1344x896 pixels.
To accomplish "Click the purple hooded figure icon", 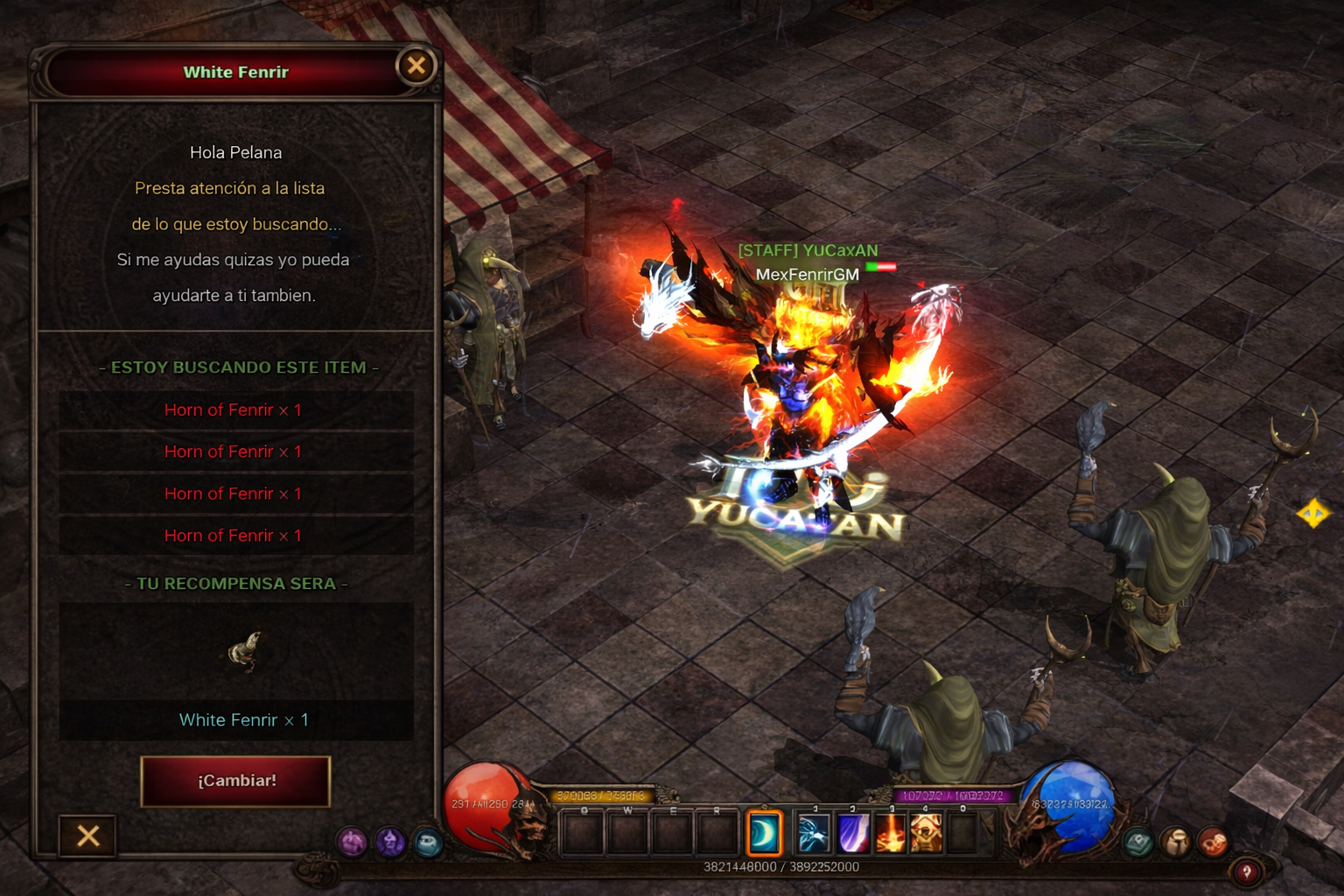I will [390, 843].
